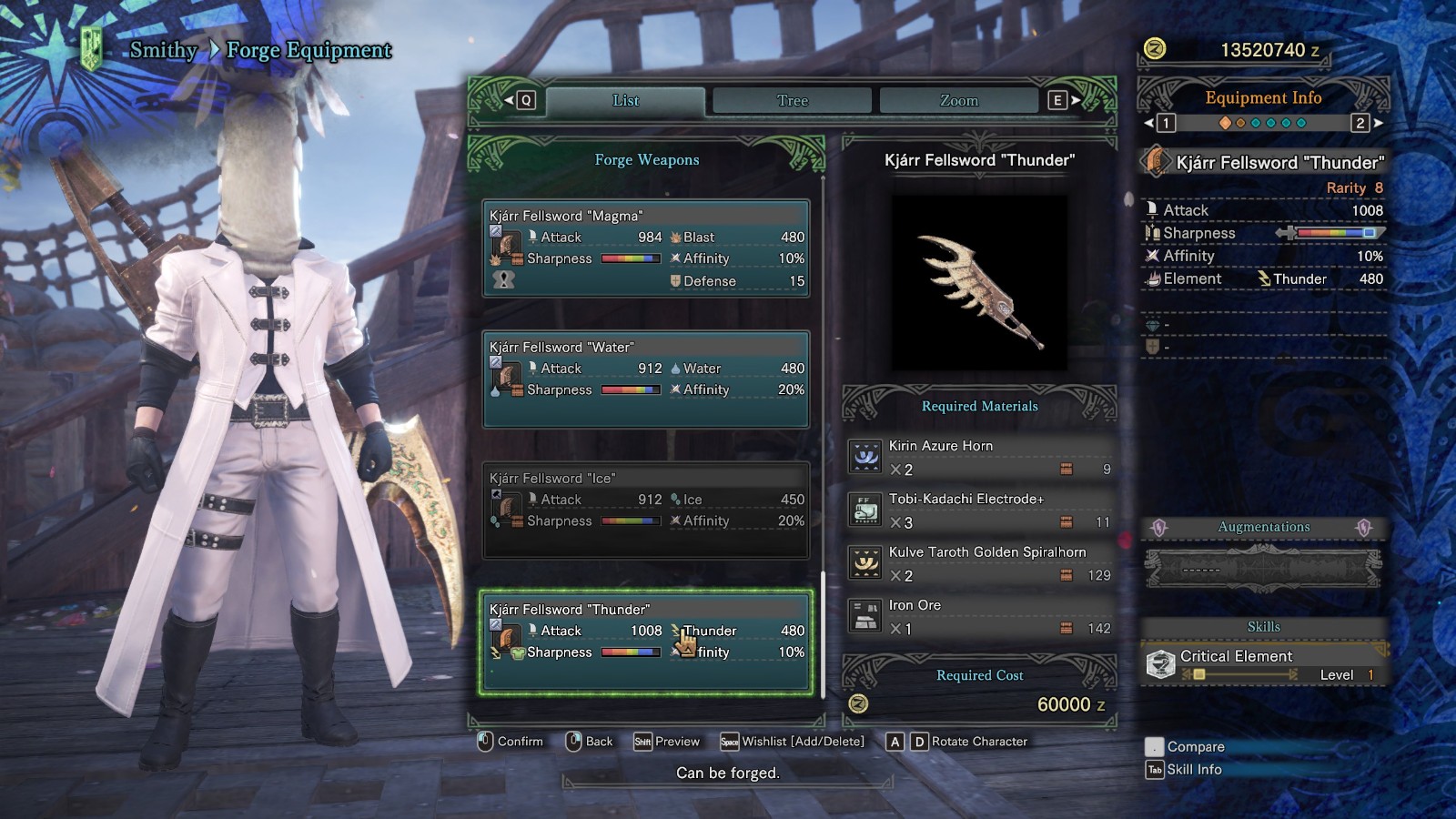
Task: Switch to the List tab
Action: coord(625,101)
